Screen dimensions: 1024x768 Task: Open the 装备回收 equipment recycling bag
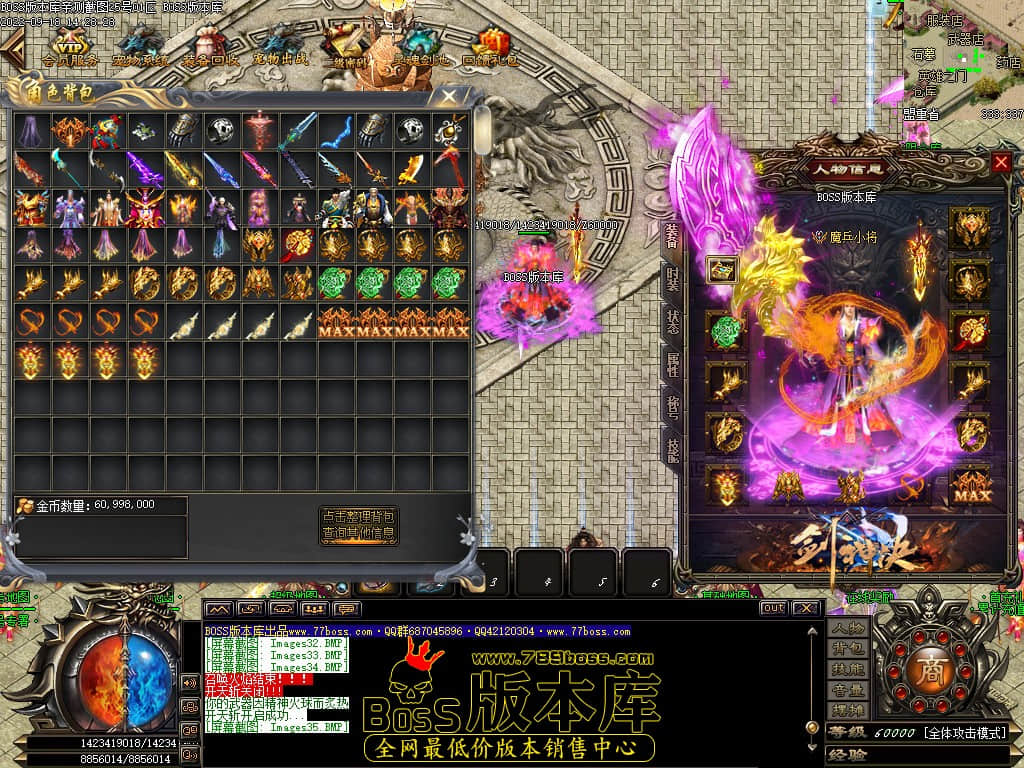[210, 47]
